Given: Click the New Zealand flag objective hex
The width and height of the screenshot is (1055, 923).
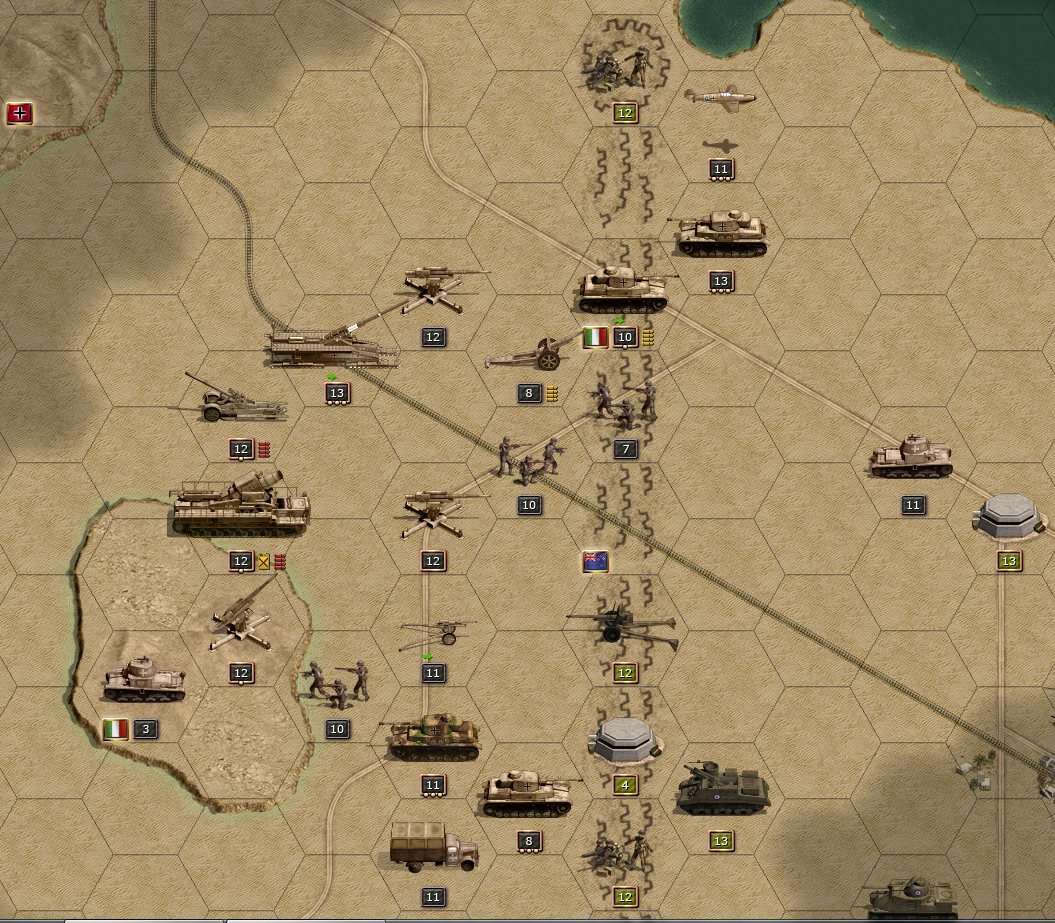Looking at the screenshot, I should point(596,562).
